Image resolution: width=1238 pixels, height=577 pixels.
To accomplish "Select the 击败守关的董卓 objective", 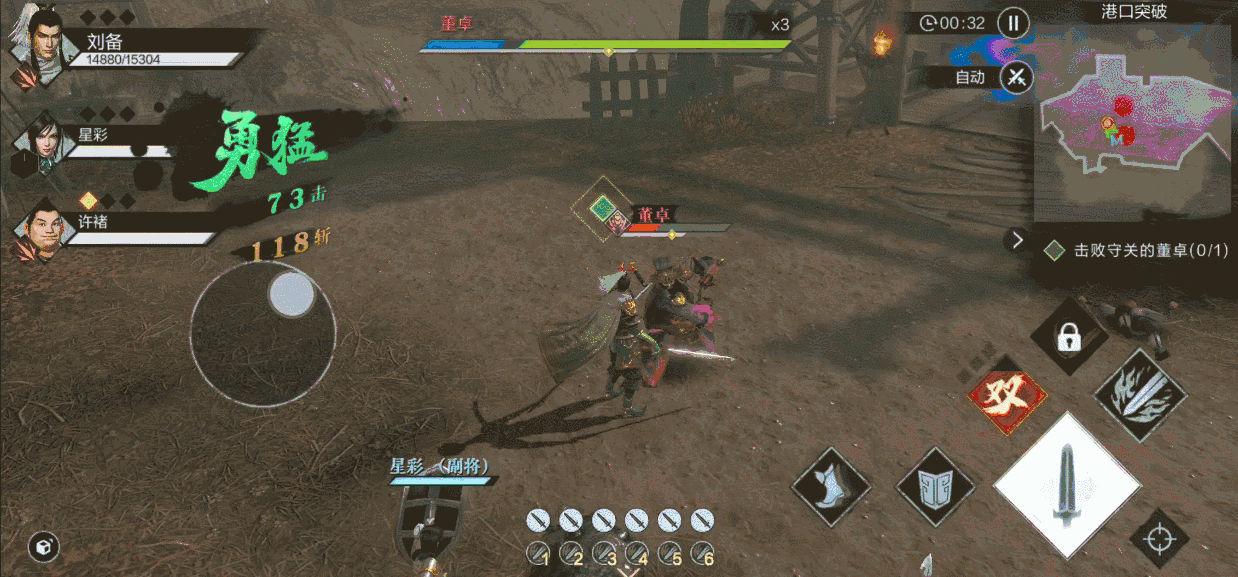I will (1136, 251).
